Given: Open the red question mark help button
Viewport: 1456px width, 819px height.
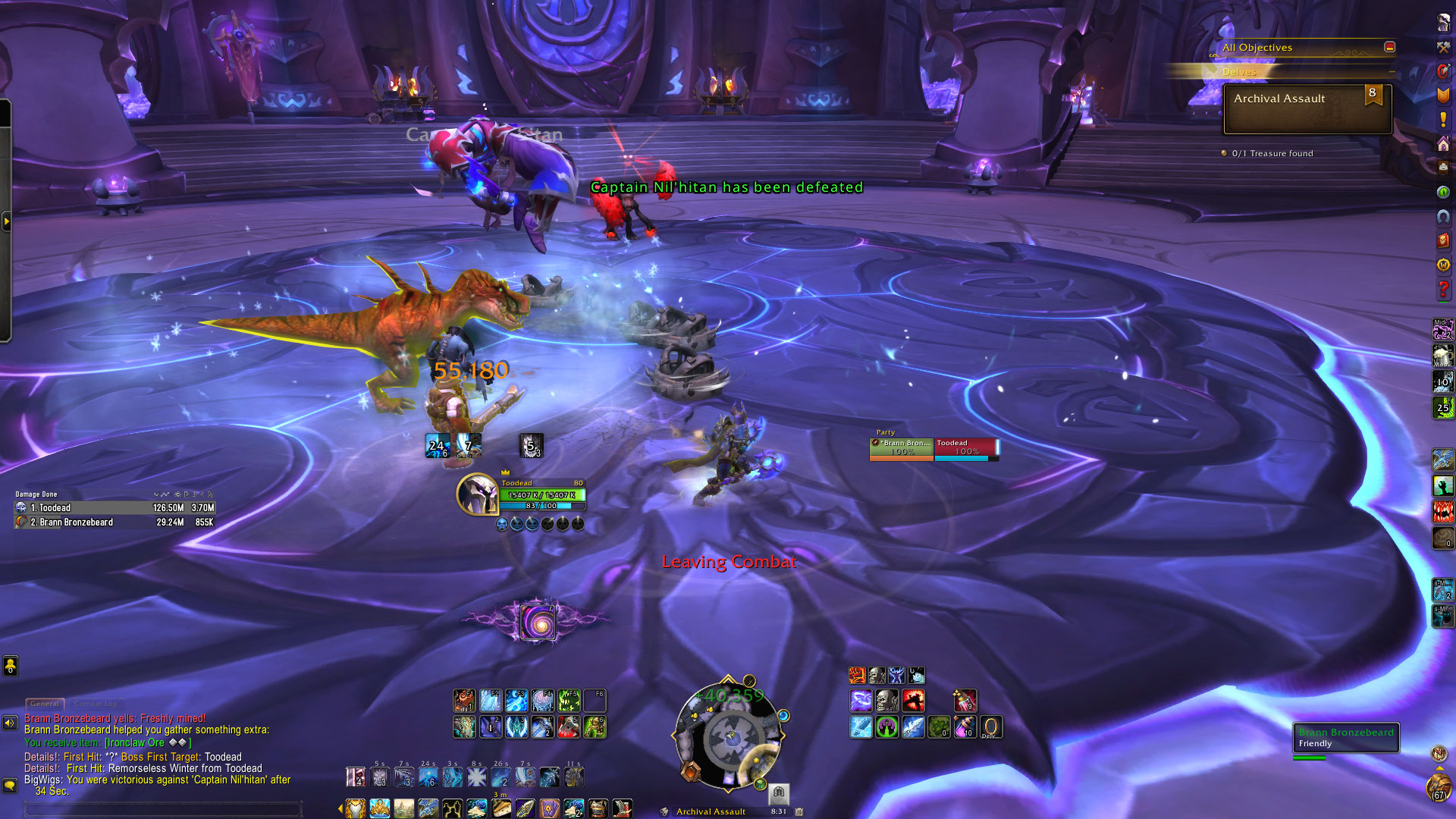Looking at the screenshot, I should point(1443,289).
